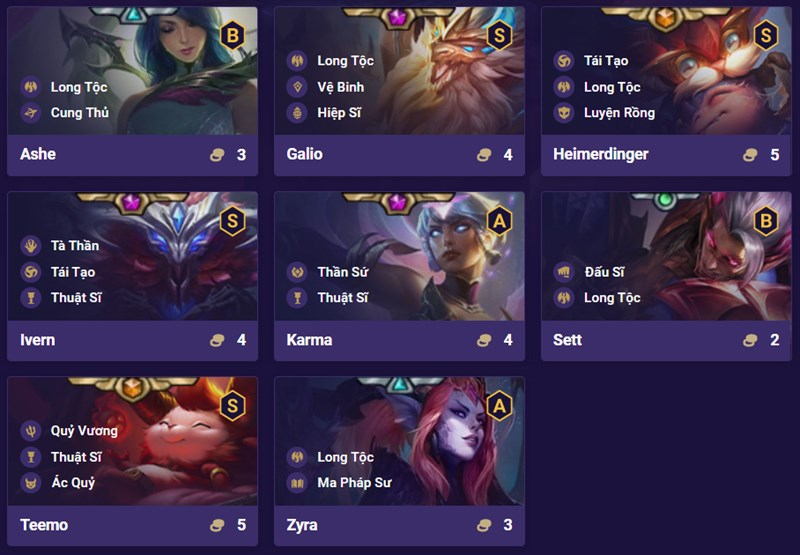The width and height of the screenshot is (800, 555).
Task: Select Galio's Hiệp Sĩ trait
Action: 339,113
